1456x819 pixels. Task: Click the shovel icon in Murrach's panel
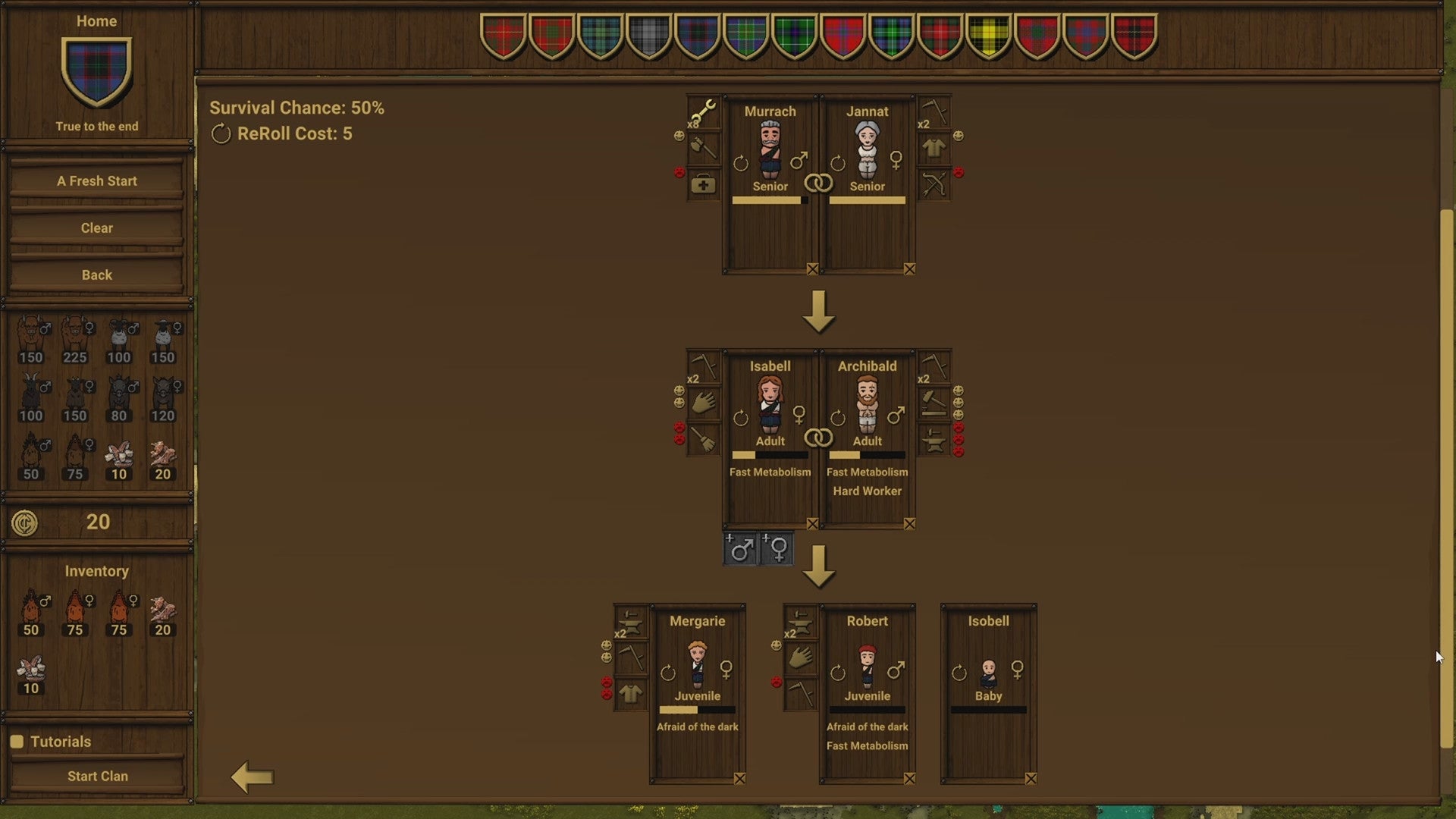tap(704, 149)
